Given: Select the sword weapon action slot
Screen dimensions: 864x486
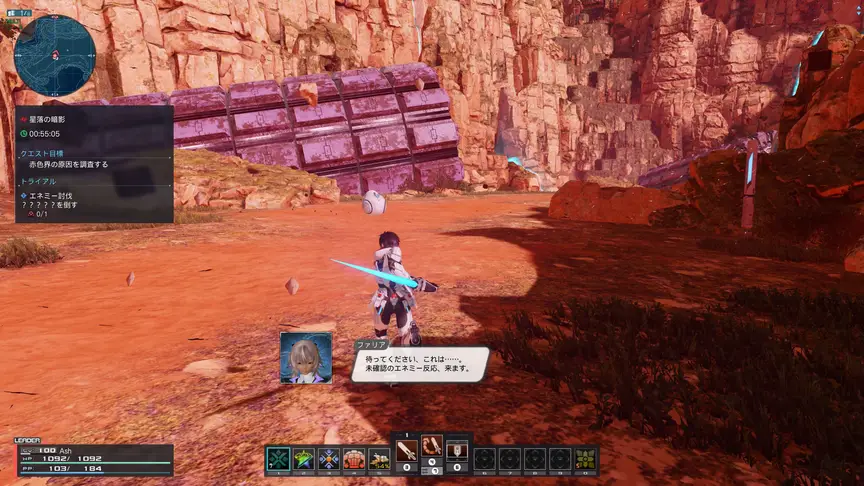Looking at the screenshot, I should pos(407,449).
